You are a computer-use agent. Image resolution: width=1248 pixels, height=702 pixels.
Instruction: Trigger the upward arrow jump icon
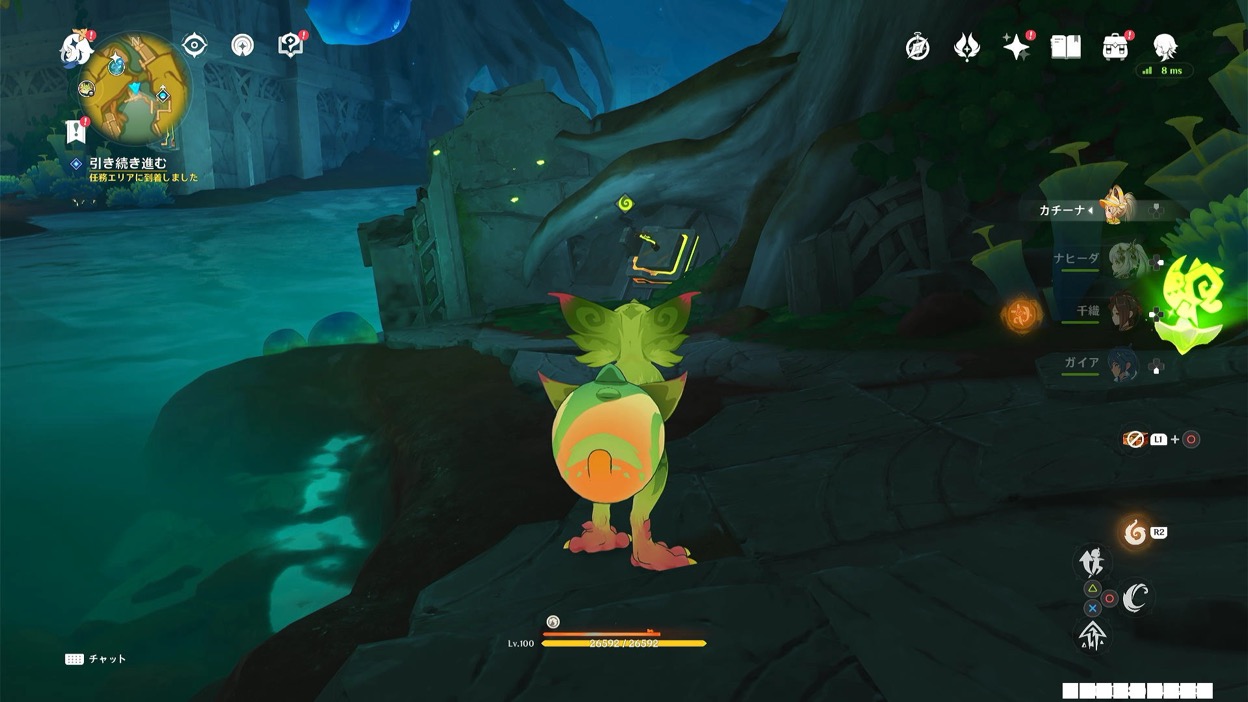coord(1091,635)
